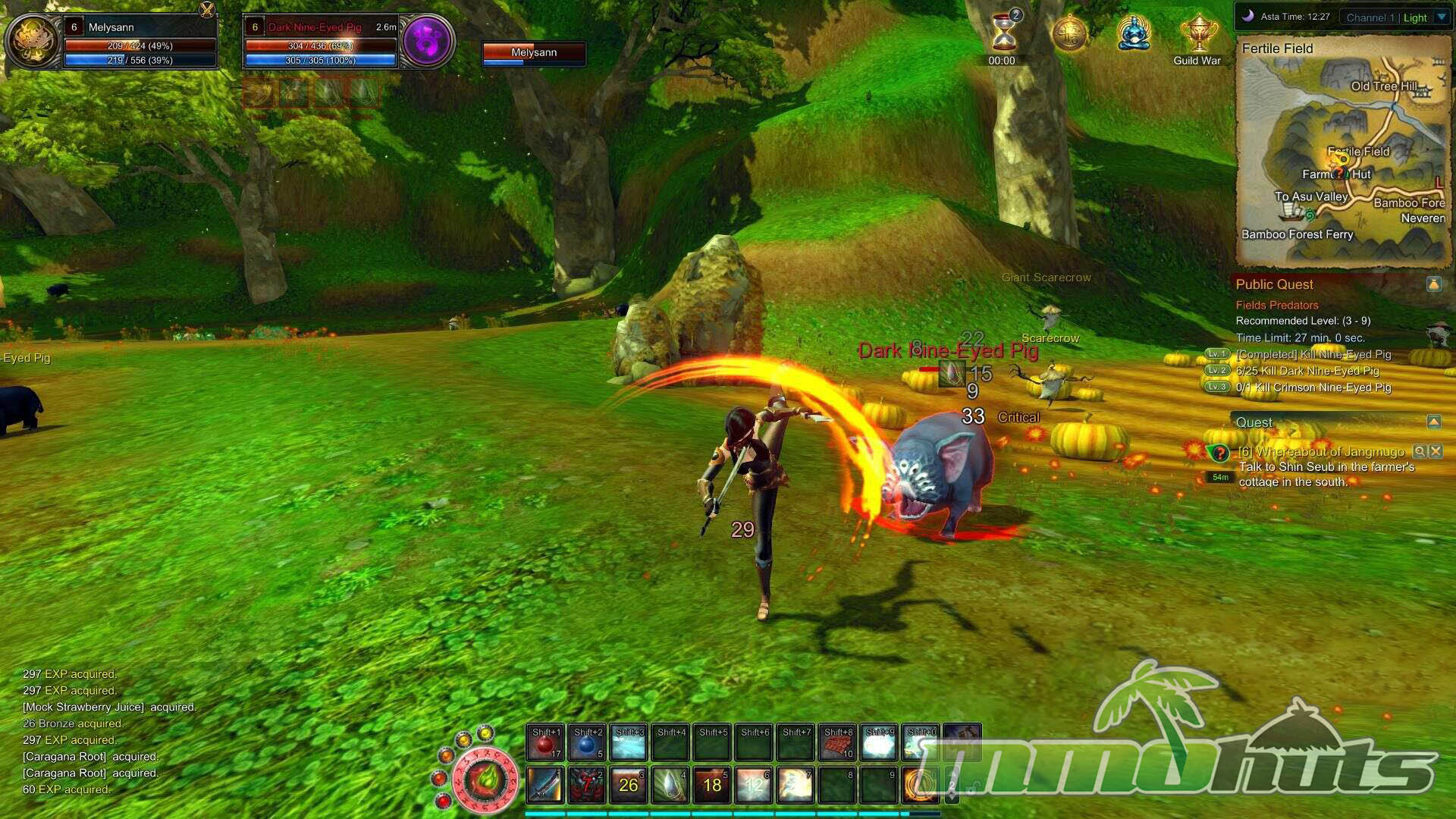Screen dimensions: 1456x819
Task: Click the Dark Nine-Eyed Pig target portrait
Action: tap(427, 42)
